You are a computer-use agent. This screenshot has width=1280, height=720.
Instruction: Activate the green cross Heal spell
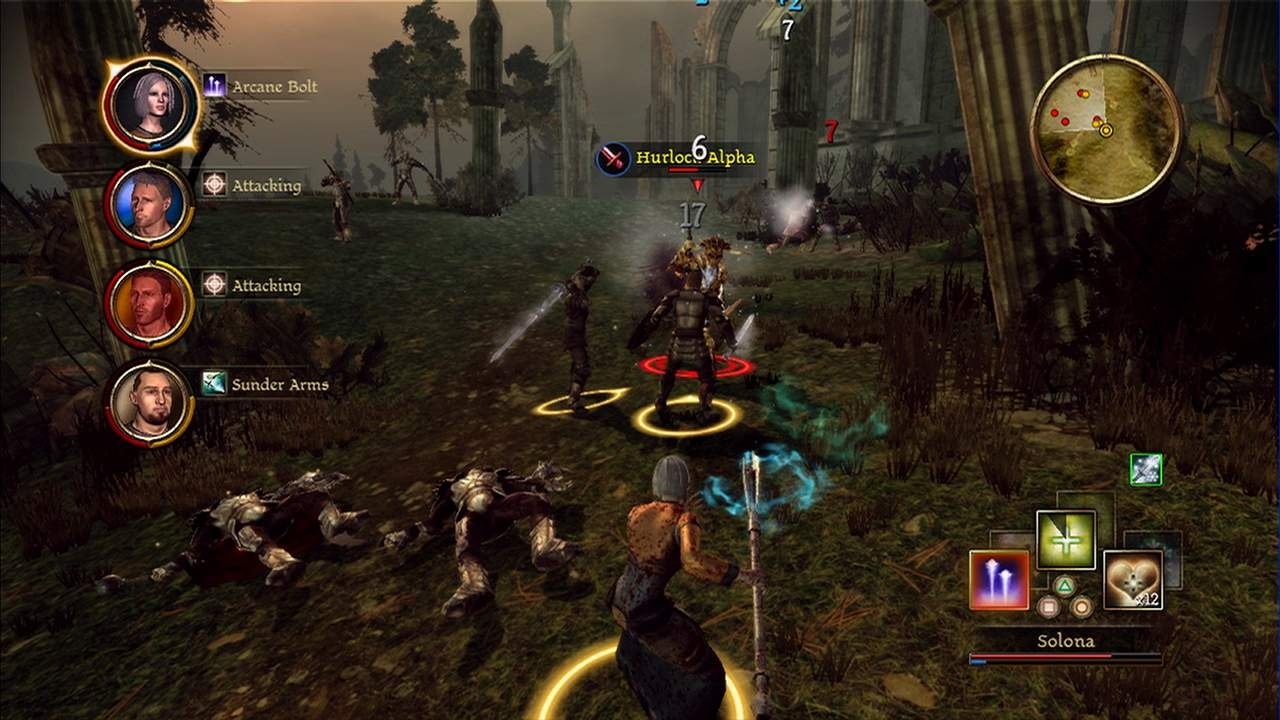pyautogui.click(x=1066, y=540)
